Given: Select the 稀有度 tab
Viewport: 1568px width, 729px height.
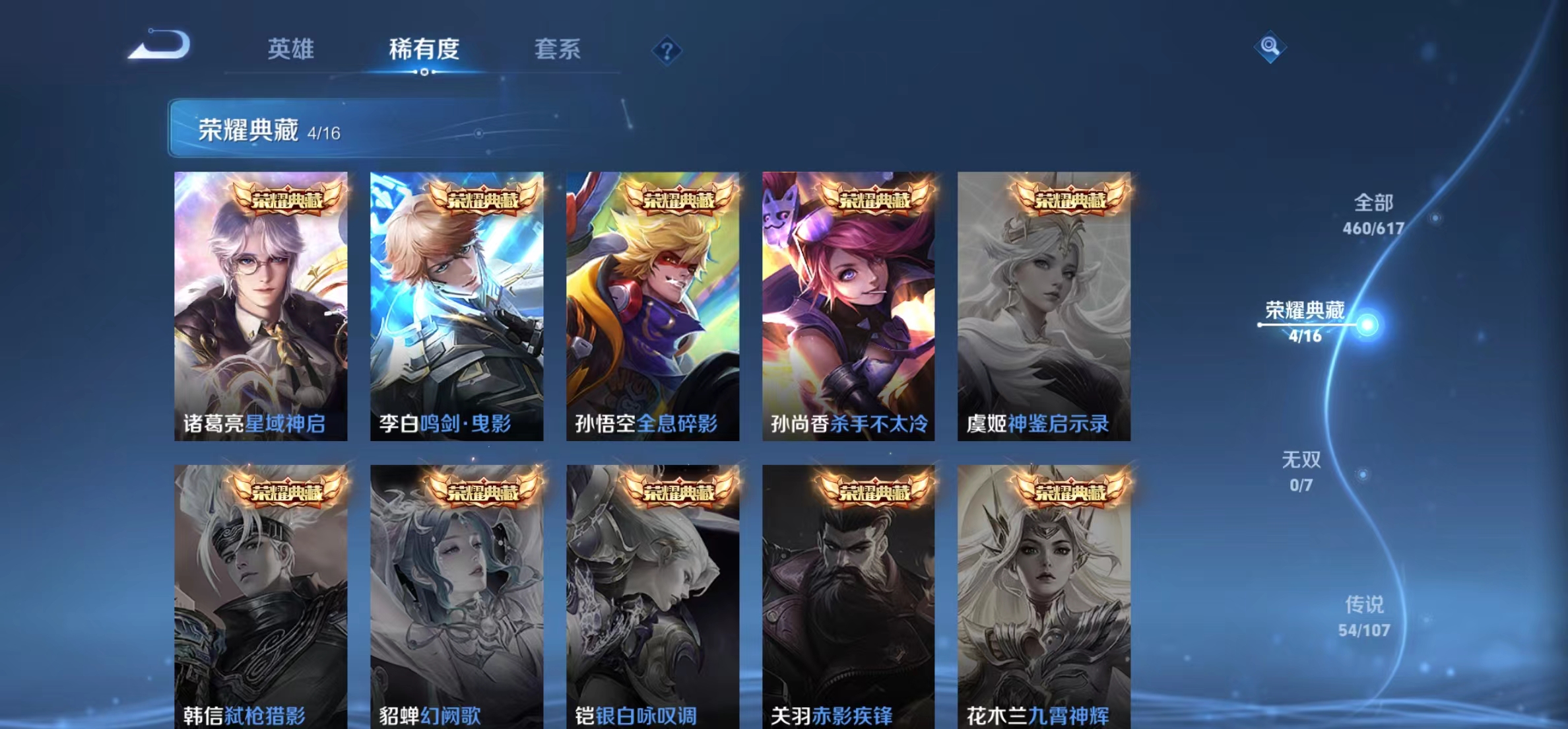Looking at the screenshot, I should click(424, 50).
